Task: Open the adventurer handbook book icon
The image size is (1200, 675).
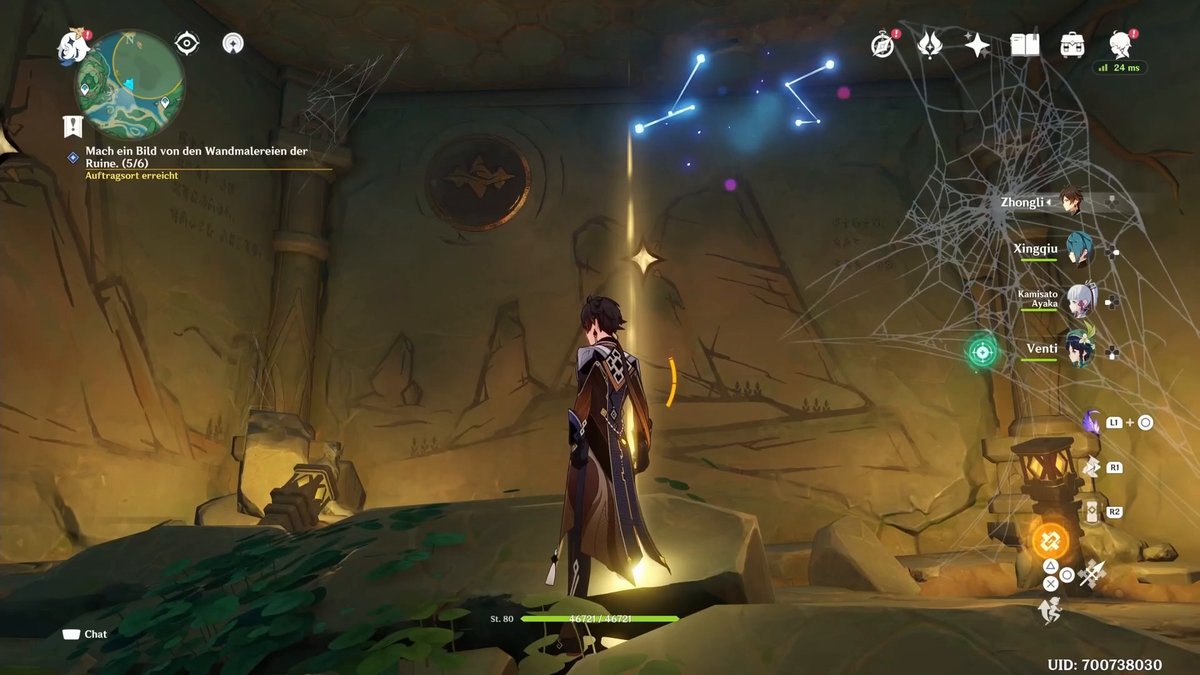Action: 1024,44
